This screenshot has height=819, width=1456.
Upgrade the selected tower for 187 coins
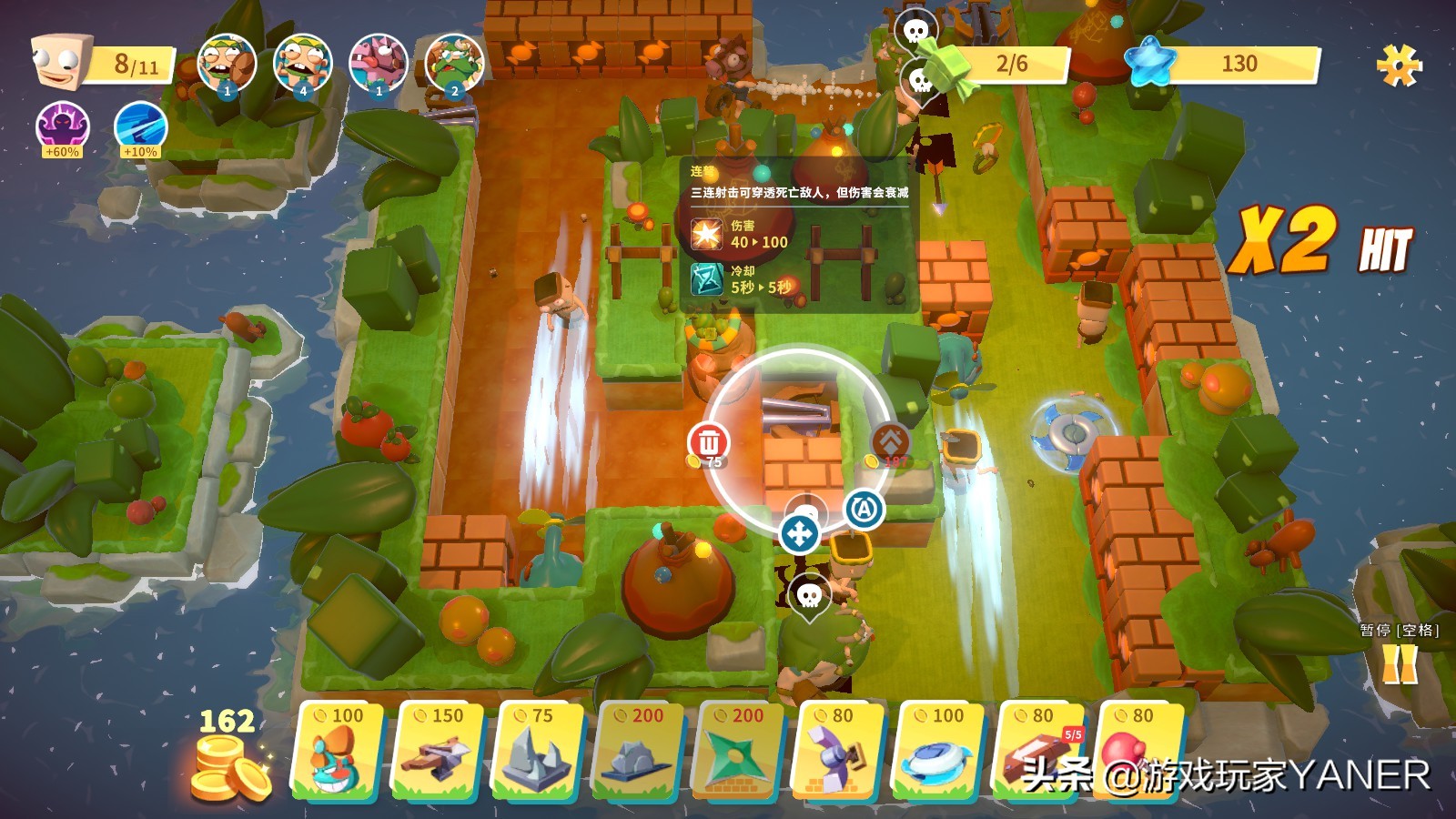pos(890,442)
